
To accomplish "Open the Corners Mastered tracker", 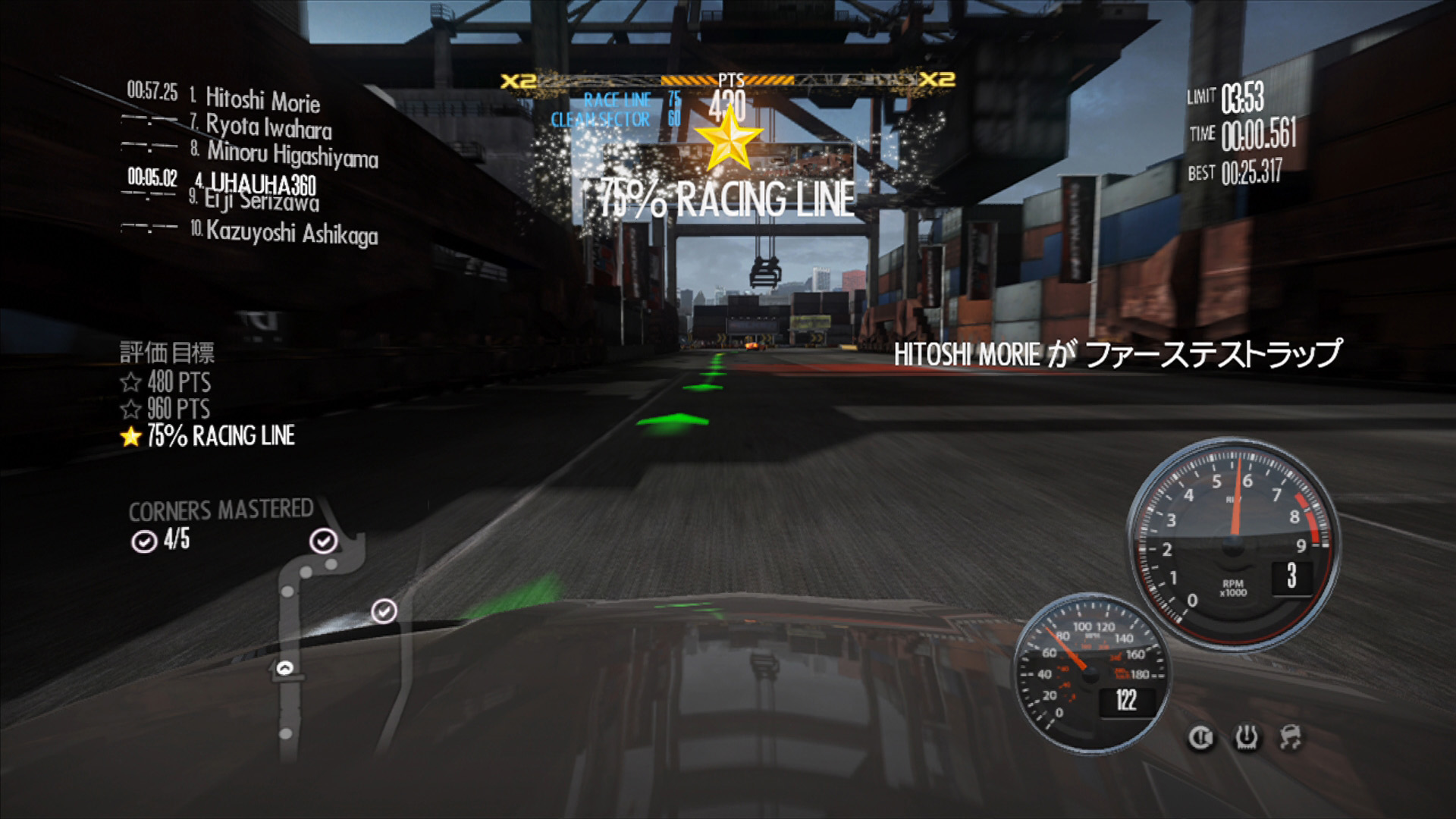I will (220, 524).
